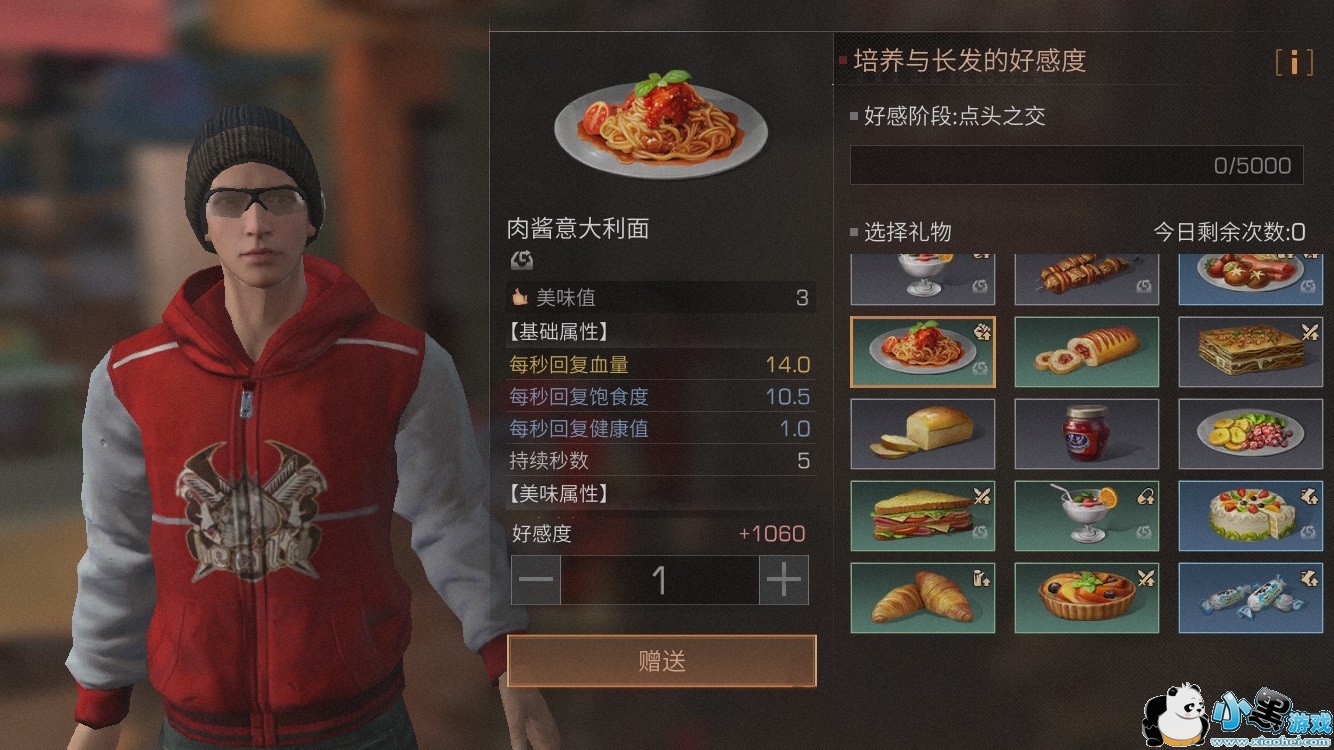The width and height of the screenshot is (1334, 750).
Task: Decrease gift quantity with the minus button
Action: pos(536,580)
